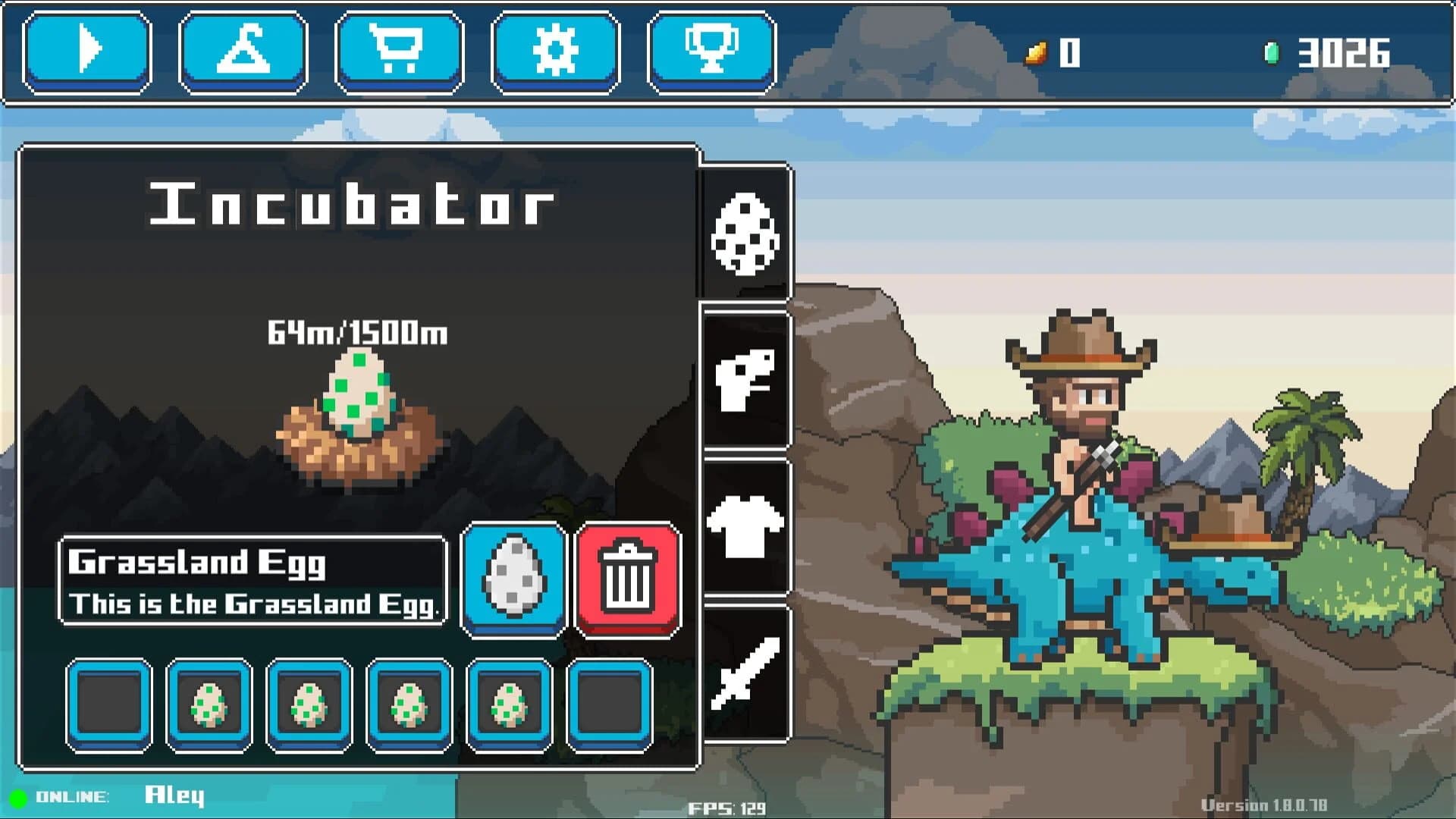Open the shirt outfits tab icon
The width and height of the screenshot is (1456, 819).
coord(745,523)
